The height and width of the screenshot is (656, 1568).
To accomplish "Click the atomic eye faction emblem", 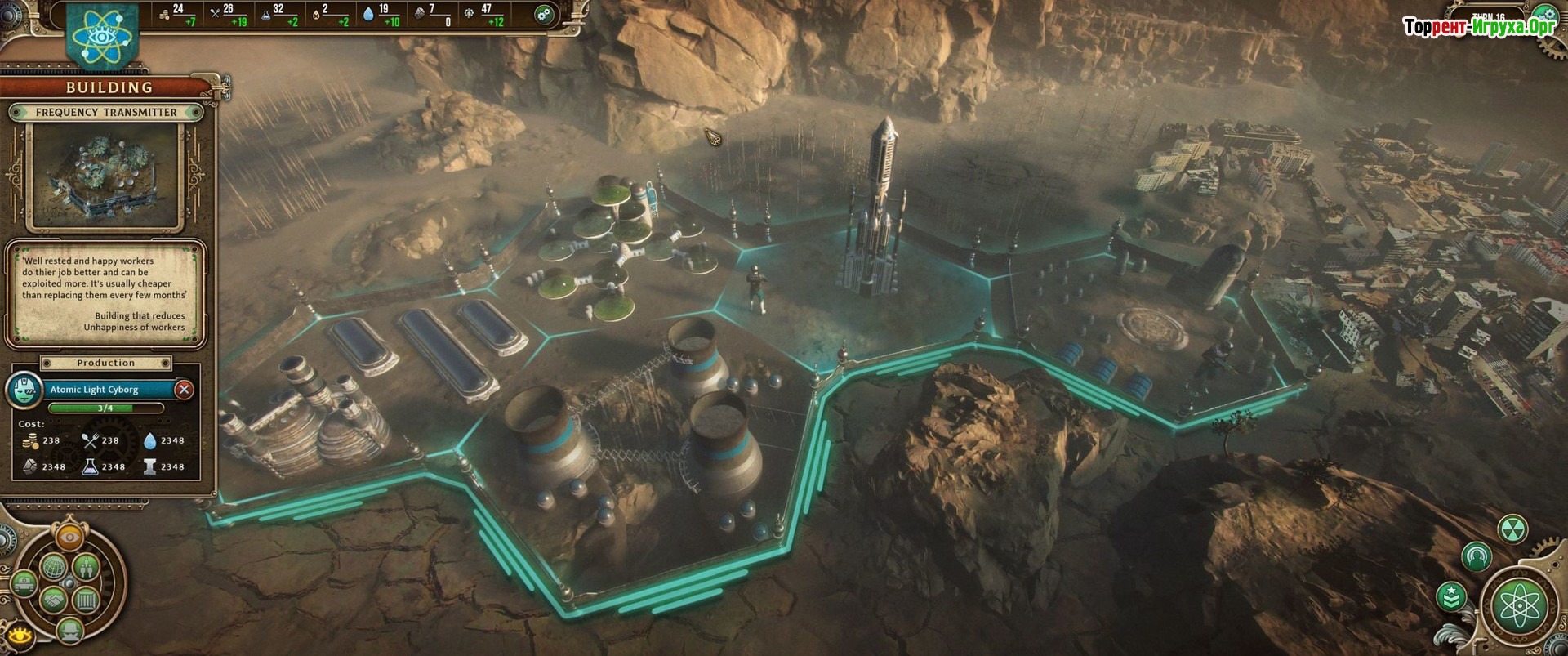I will [x=104, y=33].
